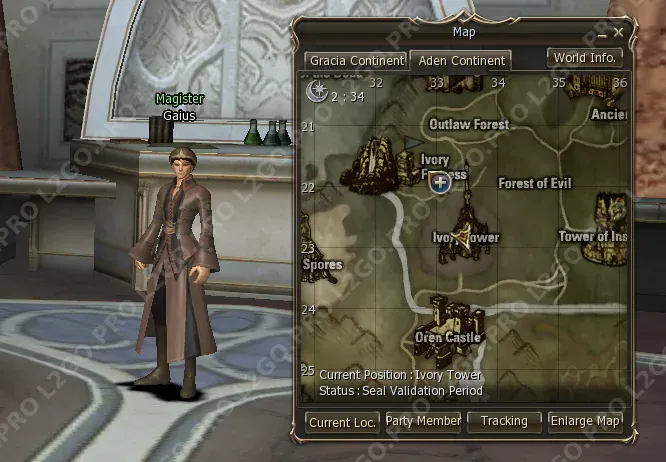Open World Info. panel
The image size is (666, 462).
[586, 58]
